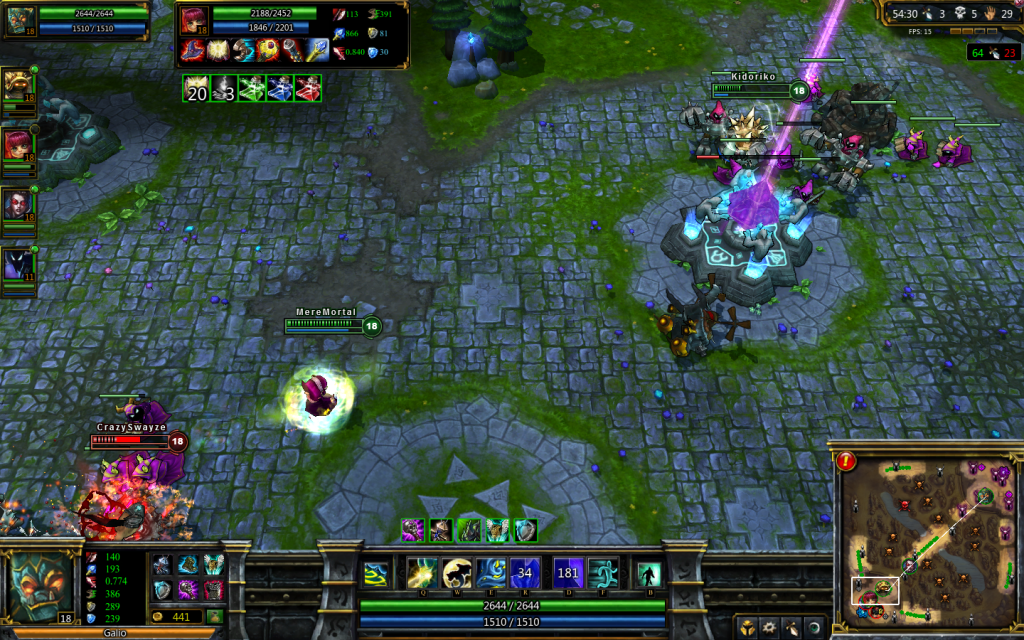
Task: Activate the teal running-figure summoner spell
Action: [604, 573]
